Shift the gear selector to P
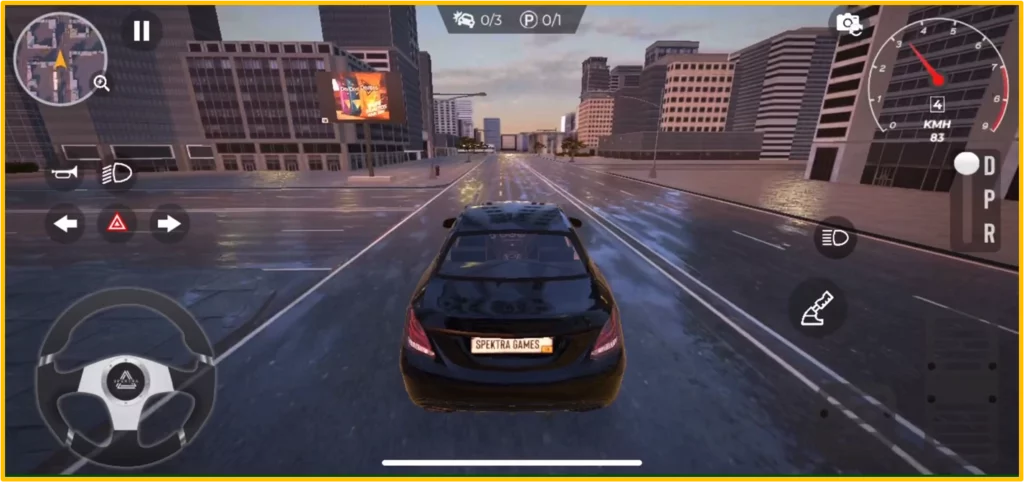 [989, 199]
